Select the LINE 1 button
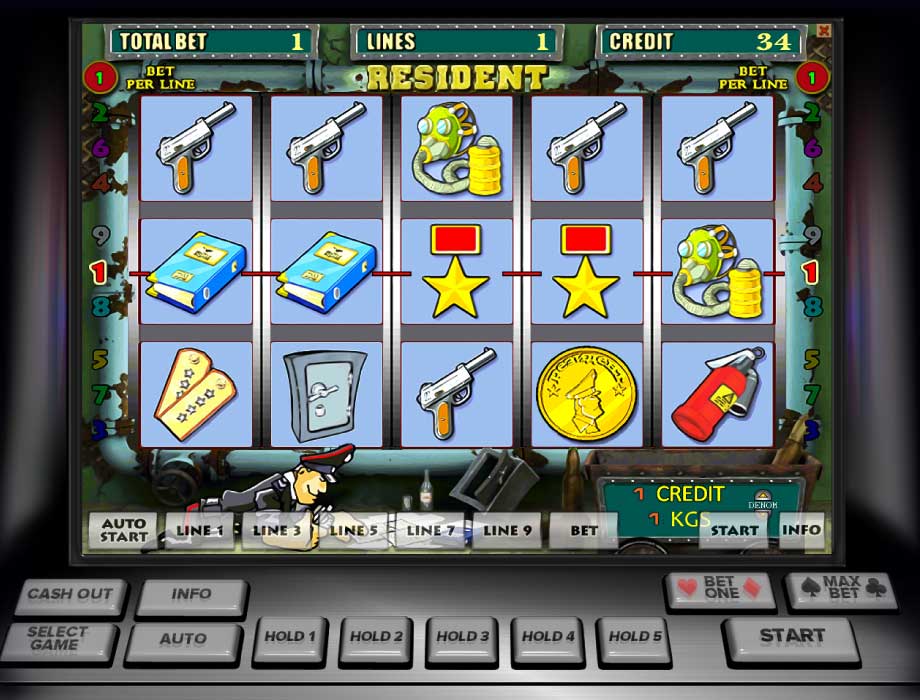920x700 pixels. 200,531
